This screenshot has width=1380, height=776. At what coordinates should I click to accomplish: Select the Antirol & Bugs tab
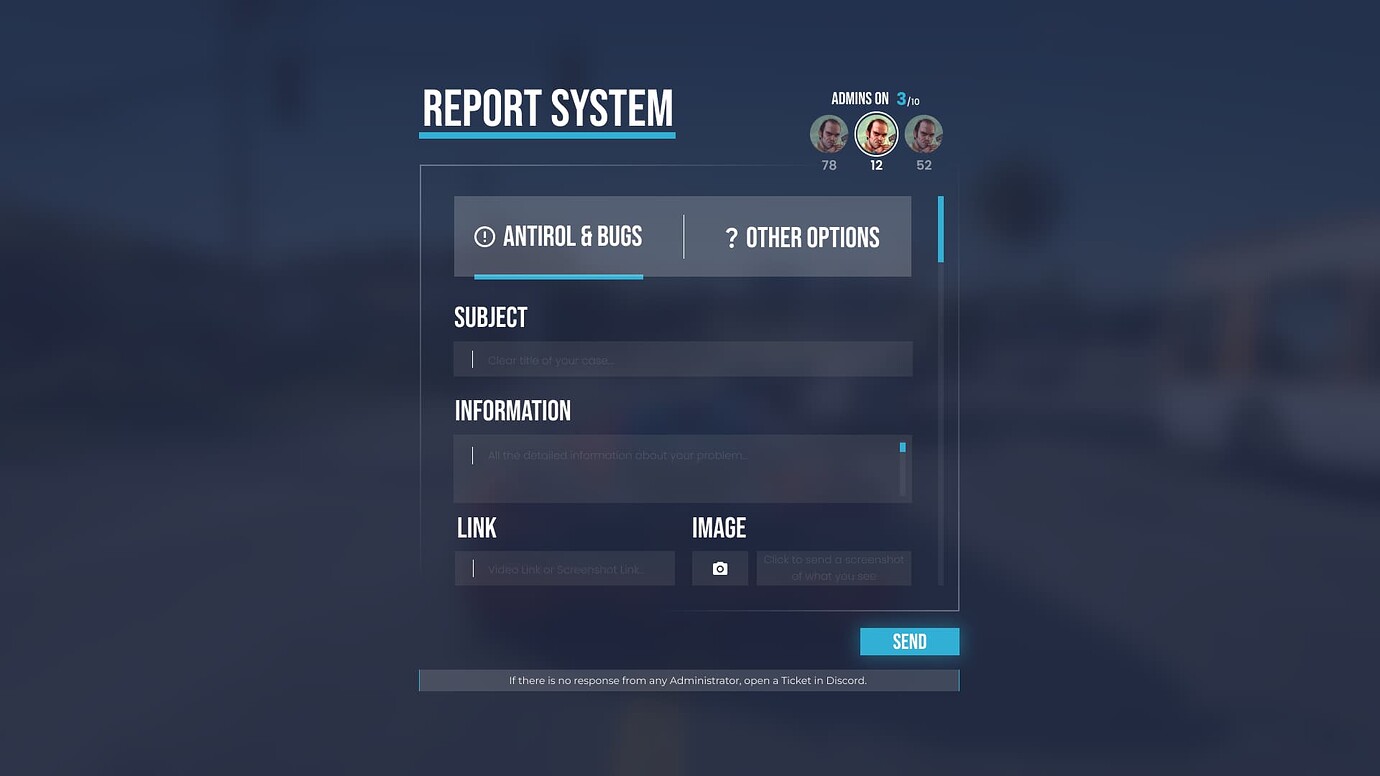pos(560,236)
